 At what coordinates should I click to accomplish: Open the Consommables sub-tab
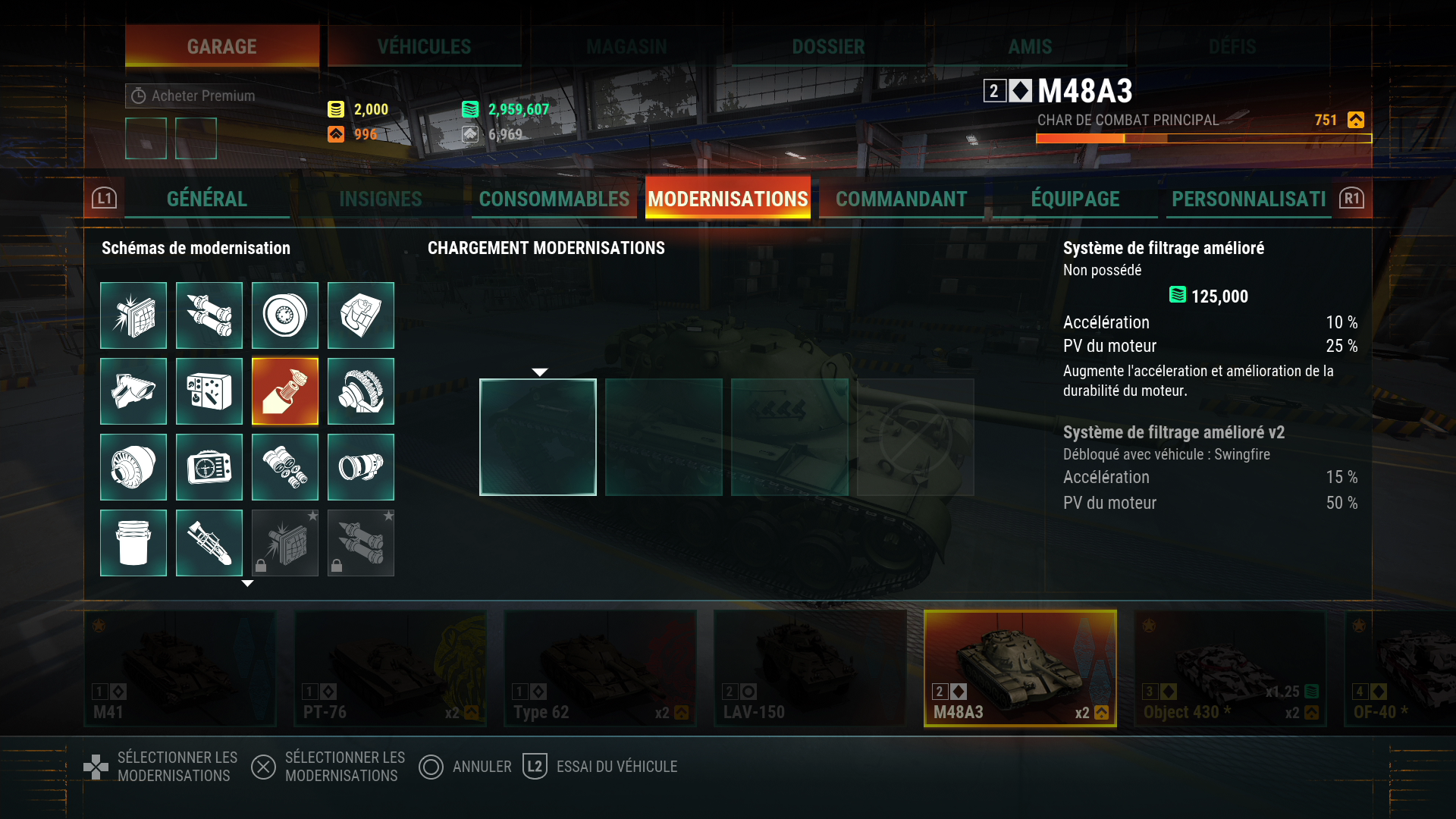pyautogui.click(x=554, y=199)
